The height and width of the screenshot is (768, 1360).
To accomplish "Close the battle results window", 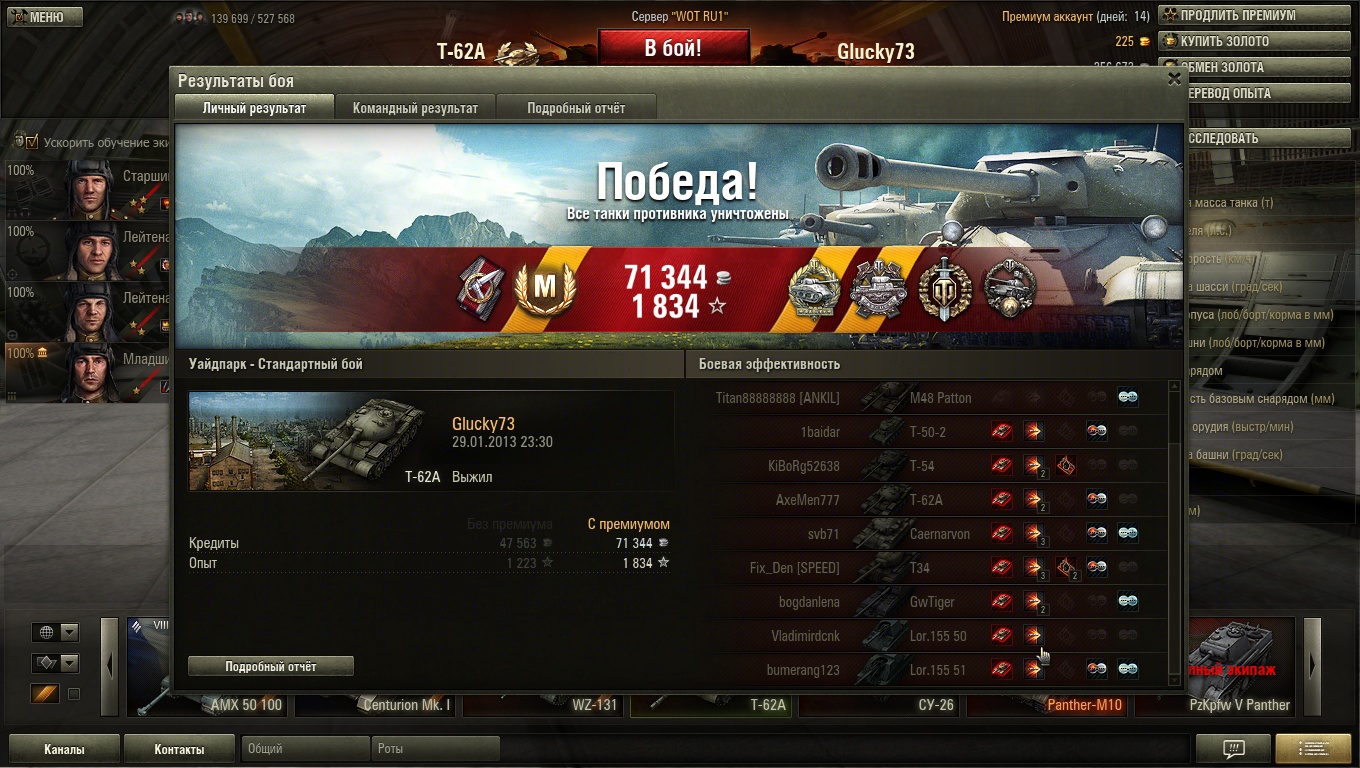I will click(1174, 80).
